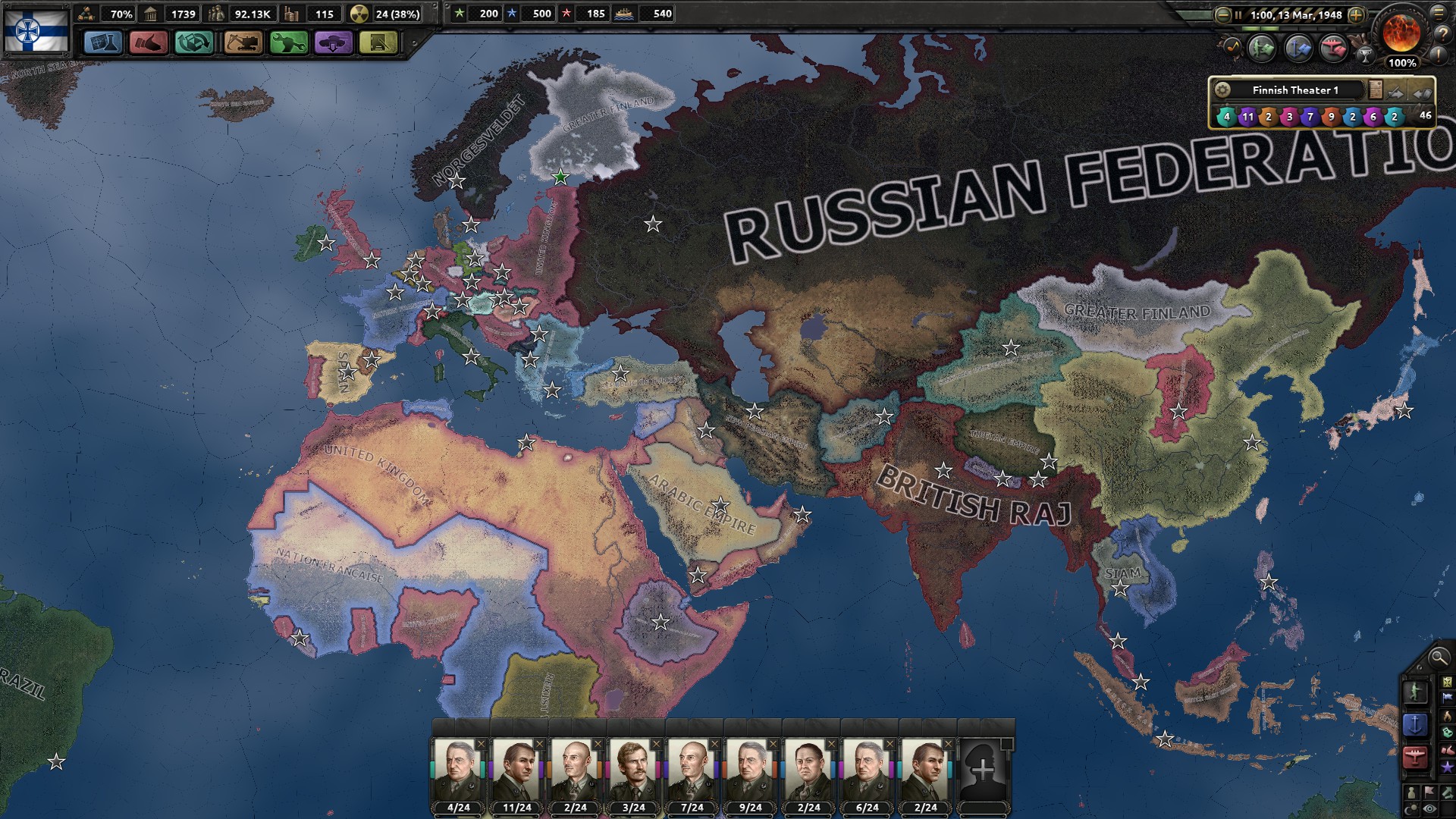Viewport: 1456px width, 819px height.
Task: Open the blue Research tab
Action: 102,42
